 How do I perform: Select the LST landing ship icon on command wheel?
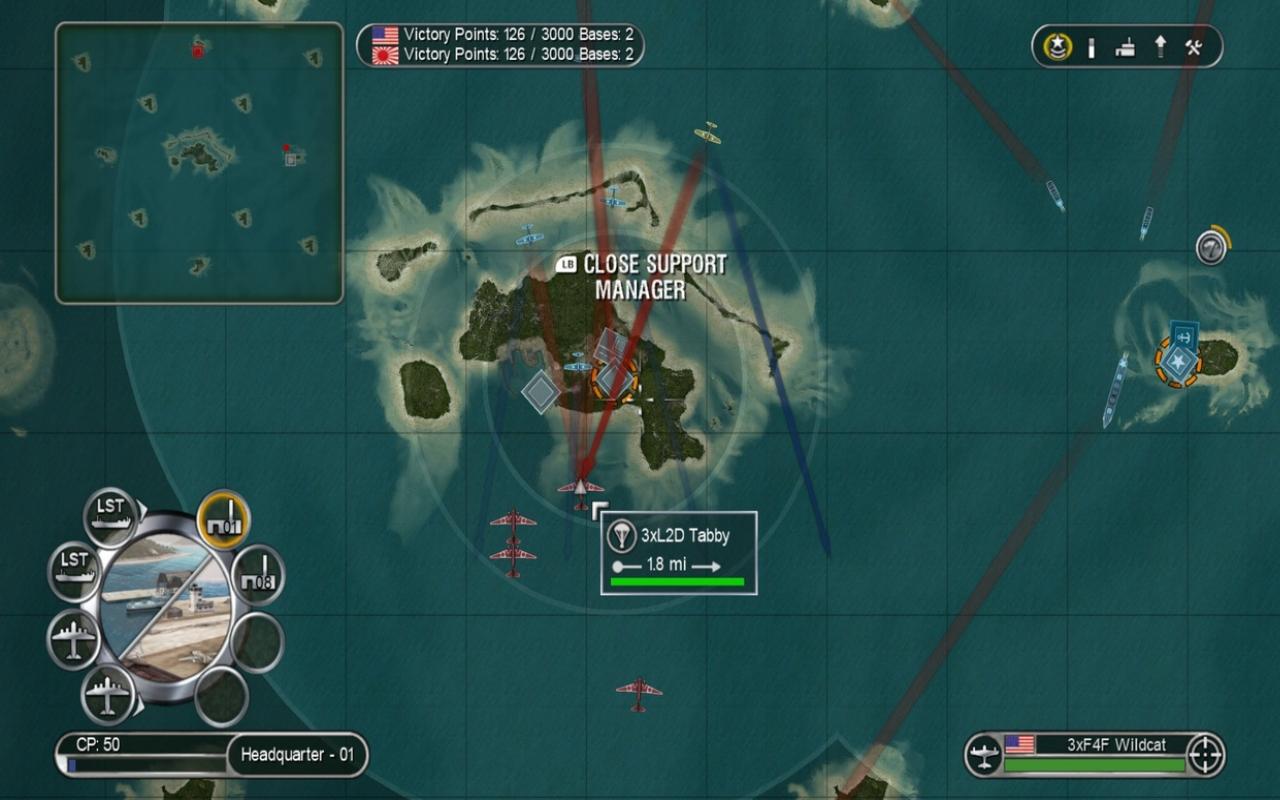point(110,512)
